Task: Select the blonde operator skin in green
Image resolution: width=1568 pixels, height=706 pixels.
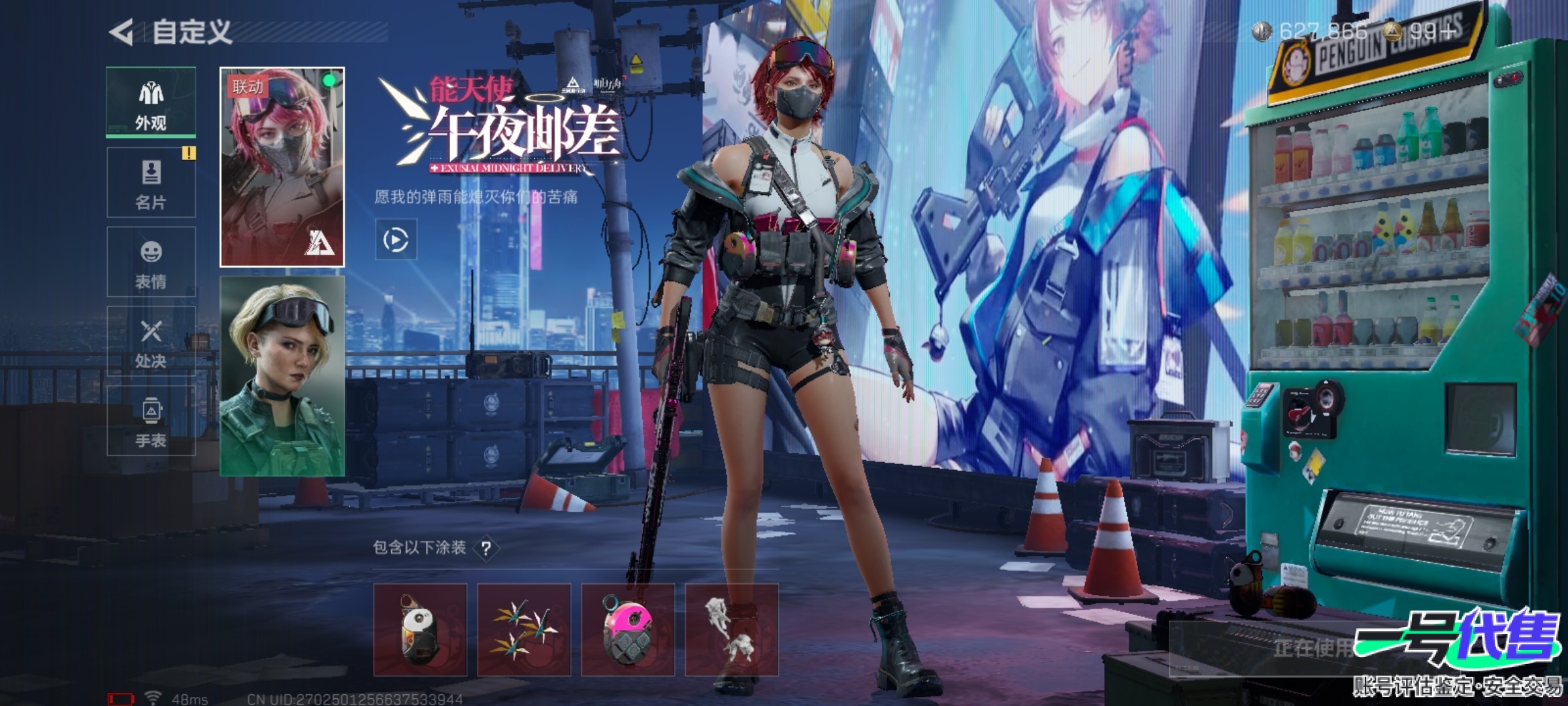Action: click(282, 376)
